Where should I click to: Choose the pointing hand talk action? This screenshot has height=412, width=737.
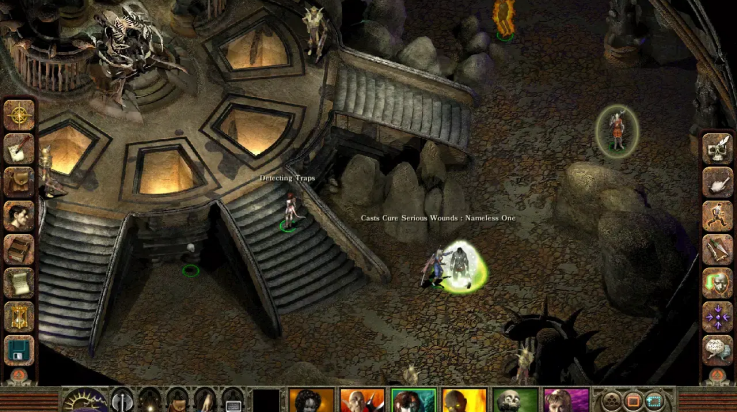click(x=717, y=182)
